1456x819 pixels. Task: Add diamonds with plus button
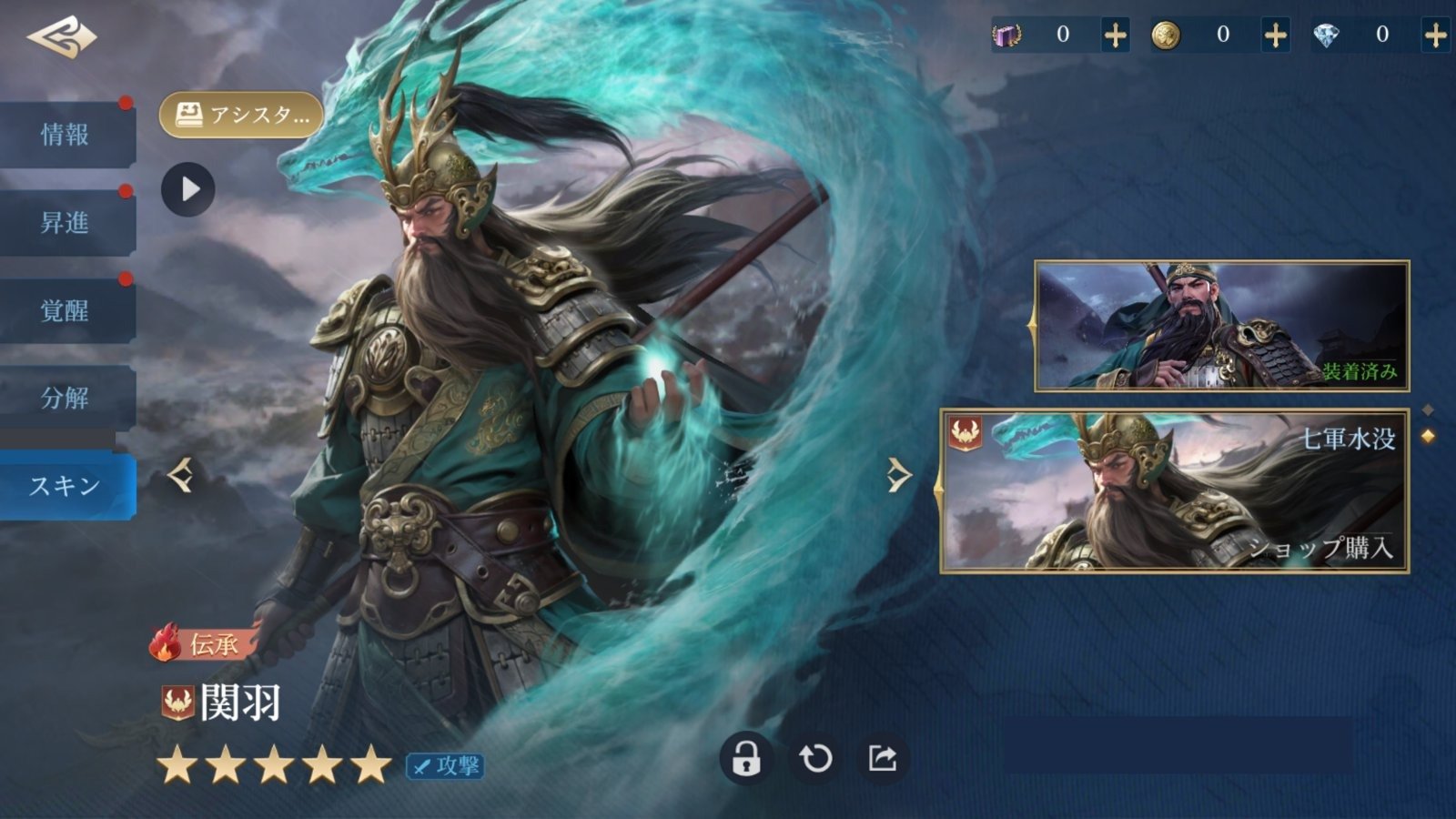(x=1435, y=35)
